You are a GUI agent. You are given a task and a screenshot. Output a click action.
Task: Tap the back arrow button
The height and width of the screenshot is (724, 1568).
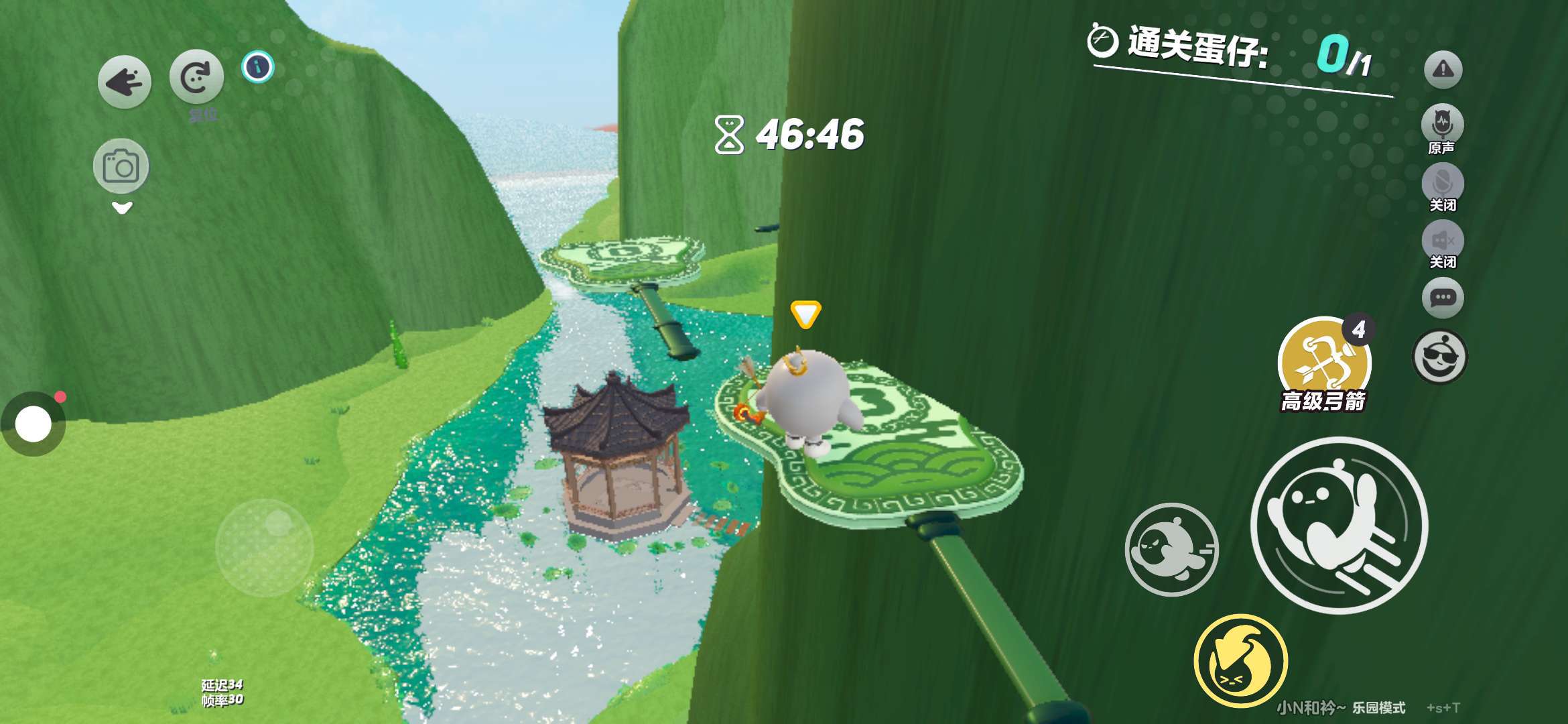pyautogui.click(x=125, y=82)
